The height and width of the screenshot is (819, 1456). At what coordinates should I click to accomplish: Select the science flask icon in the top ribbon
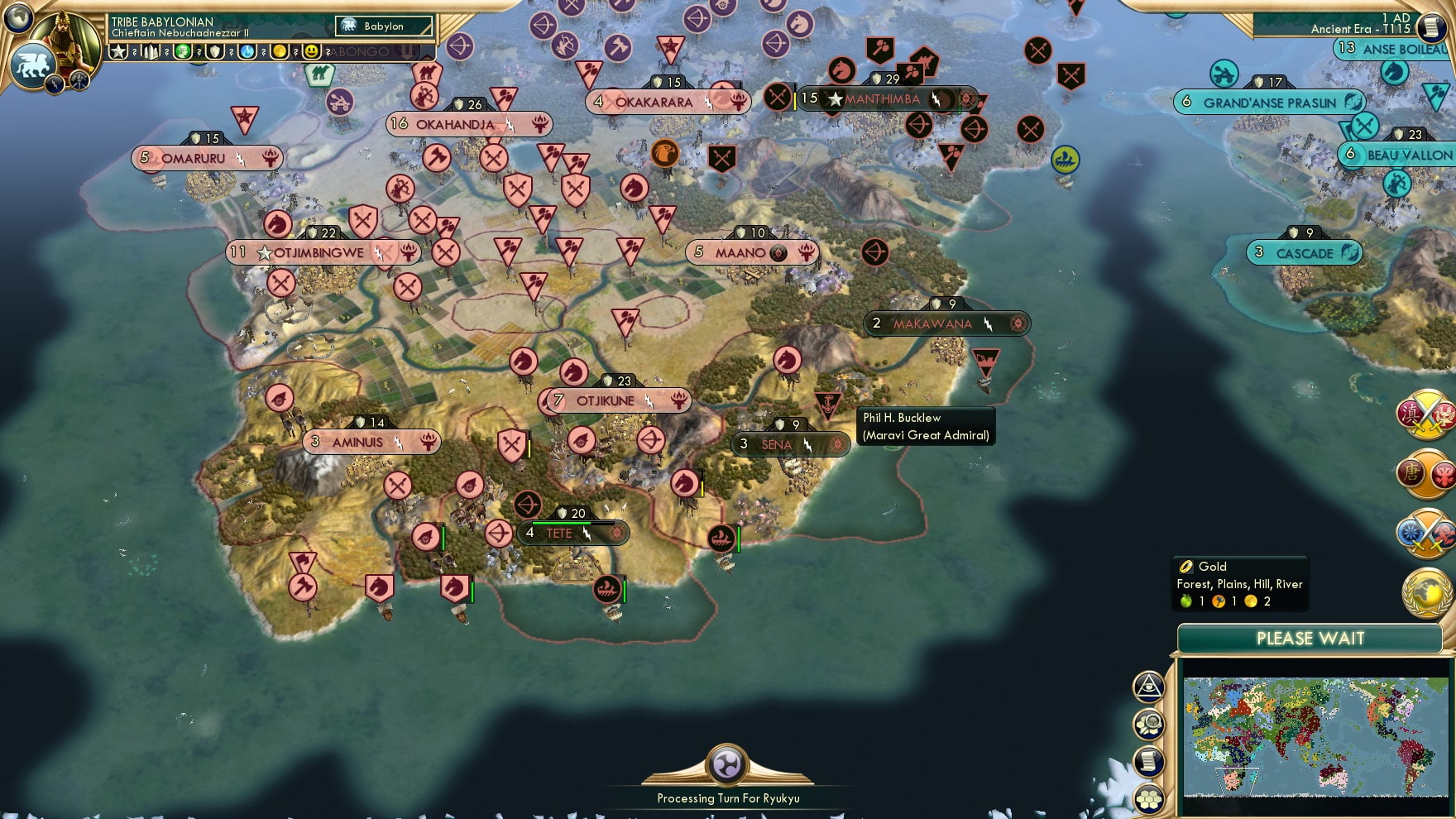click(x=247, y=51)
